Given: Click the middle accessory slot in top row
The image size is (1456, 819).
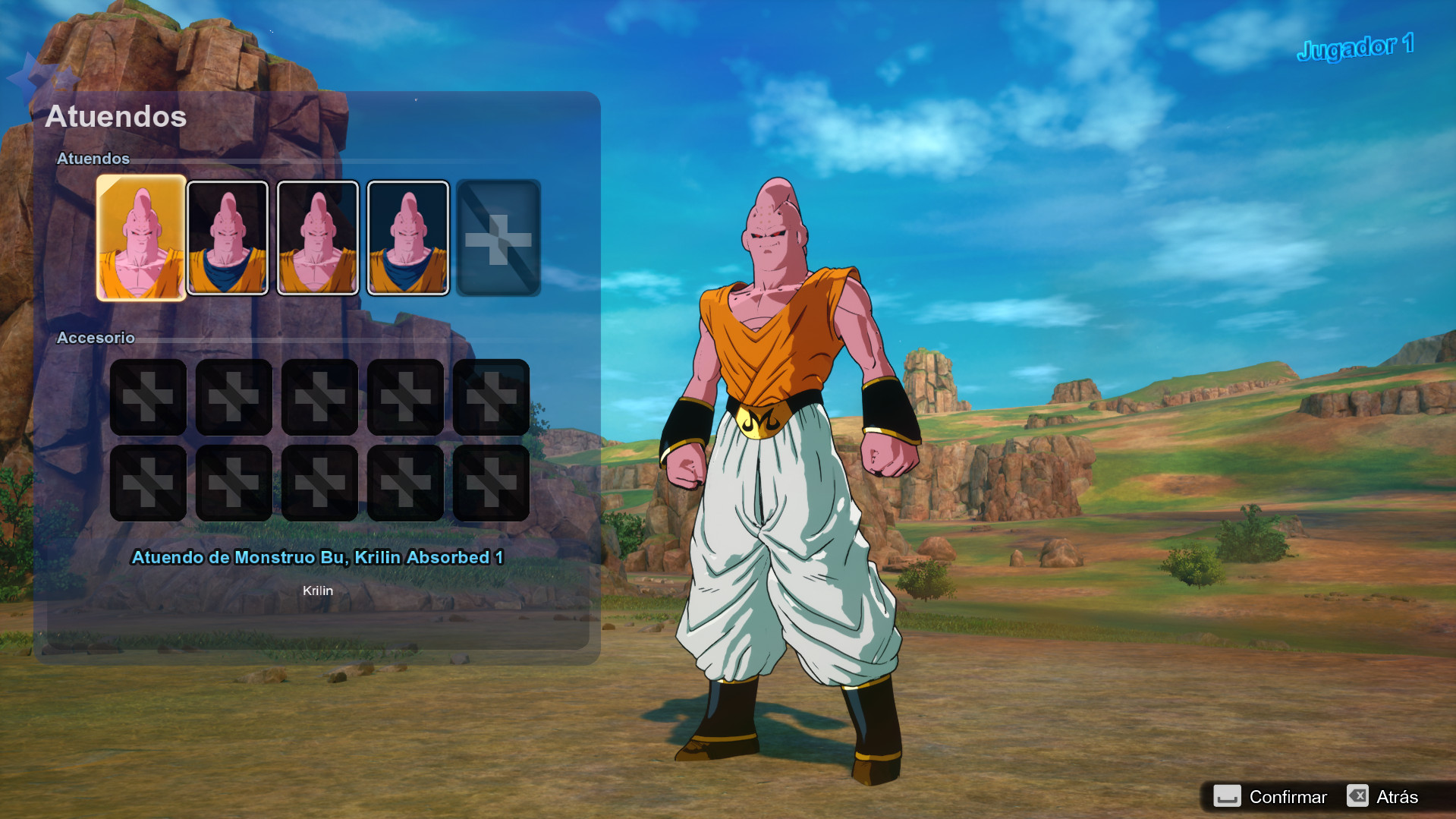Looking at the screenshot, I should 319,397.
